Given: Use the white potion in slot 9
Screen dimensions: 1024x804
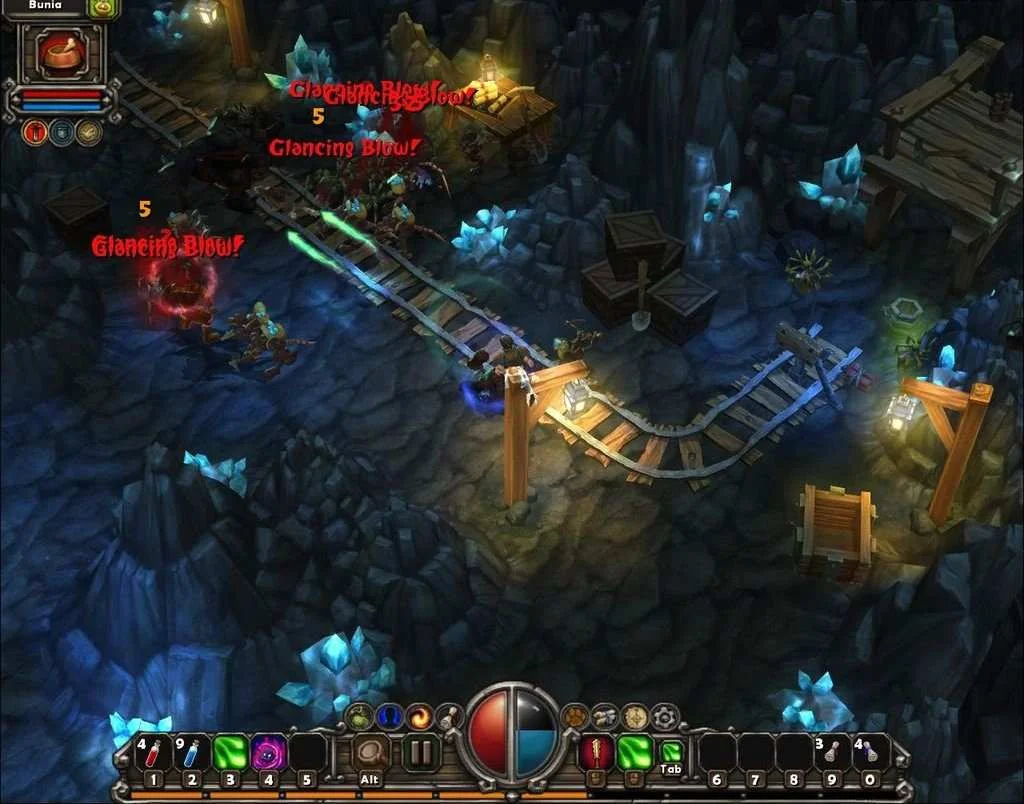Looking at the screenshot, I should point(832,753).
